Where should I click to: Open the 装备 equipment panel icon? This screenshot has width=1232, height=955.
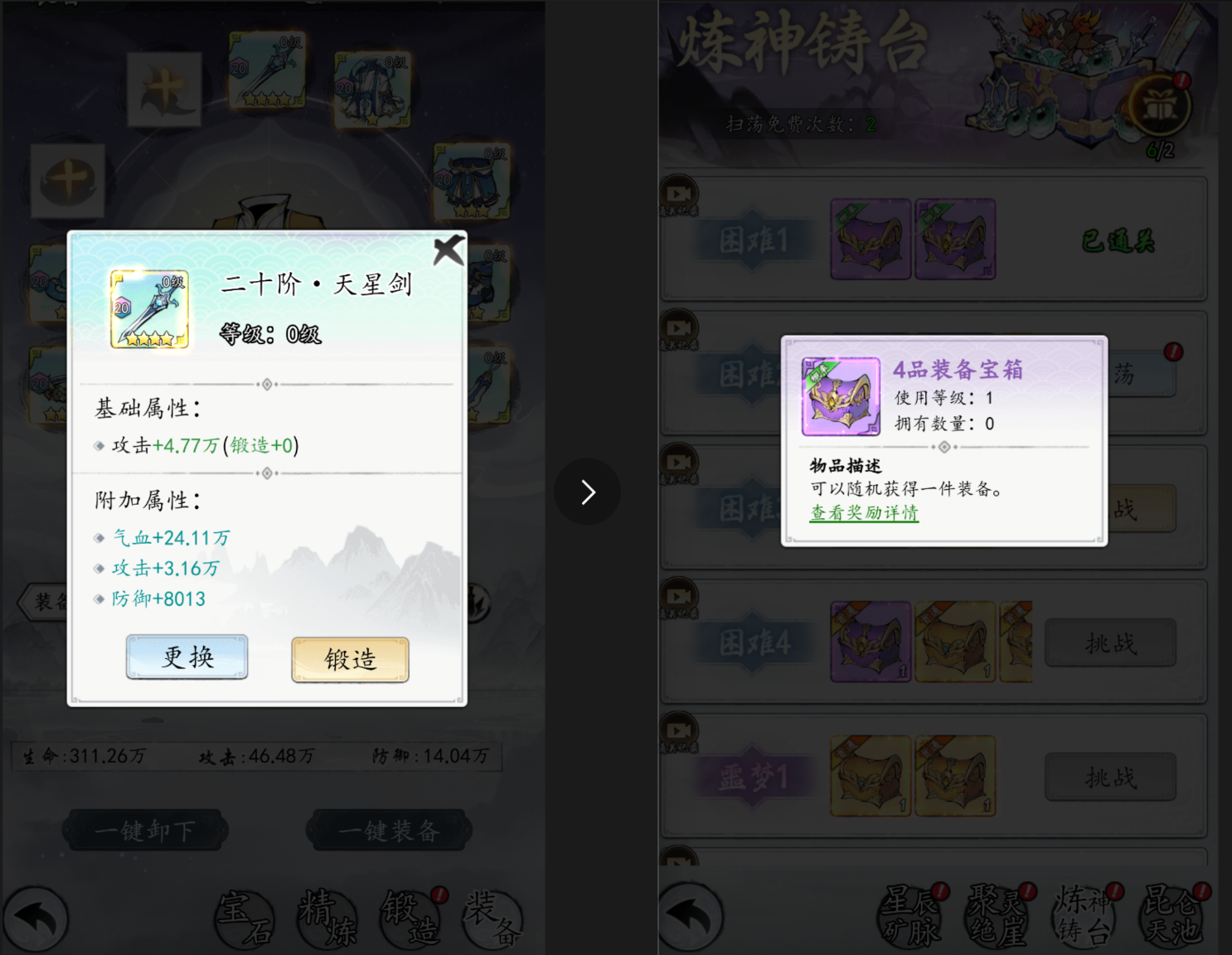pos(491,918)
